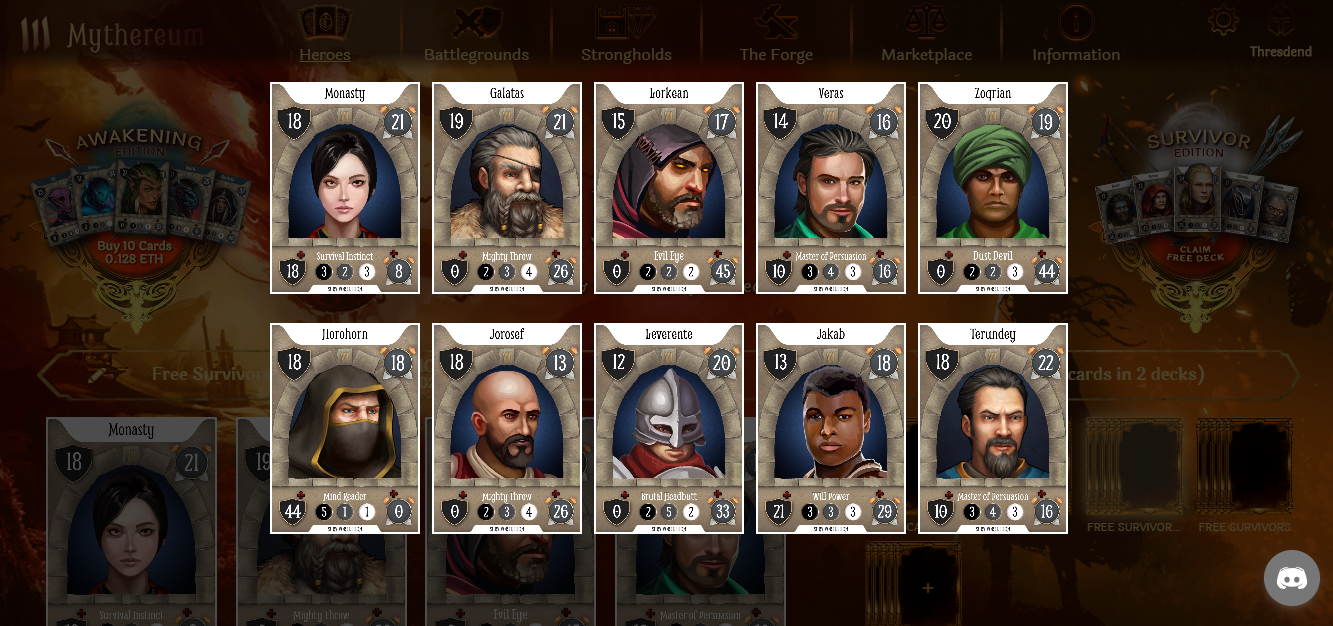Open the Discord chat button

(1291, 577)
